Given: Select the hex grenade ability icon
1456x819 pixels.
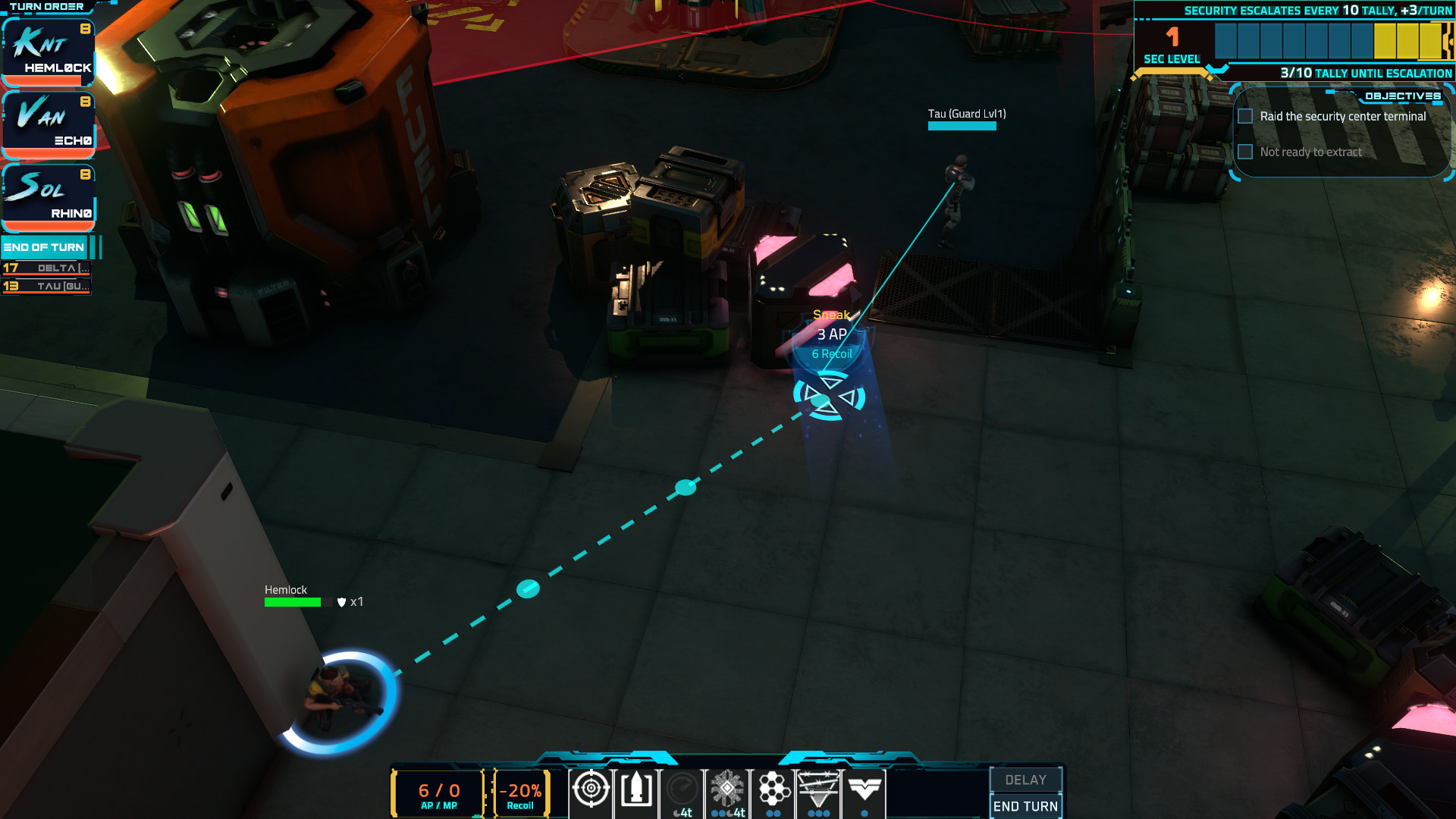Looking at the screenshot, I should pos(773,790).
